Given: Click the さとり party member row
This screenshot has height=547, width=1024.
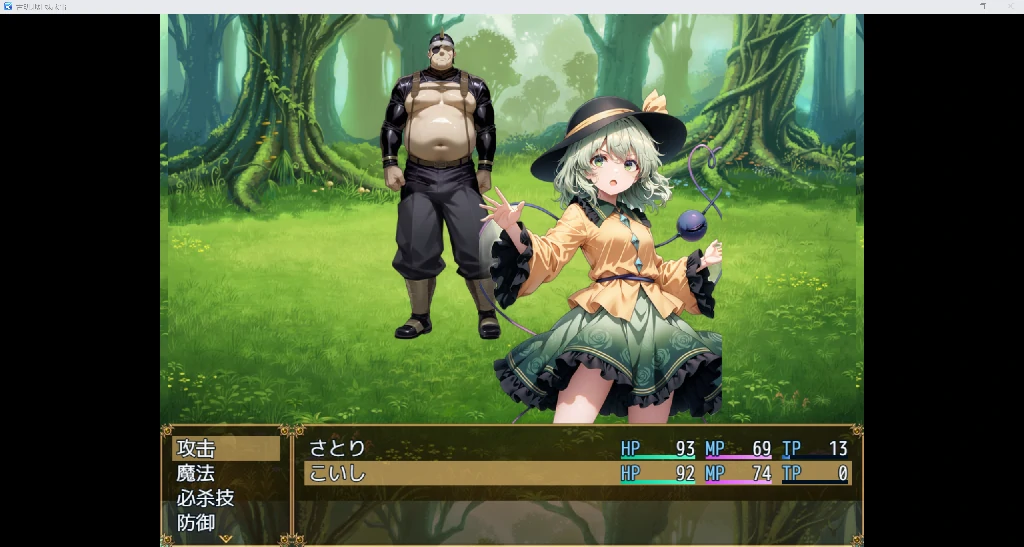Looking at the screenshot, I should tap(577, 449).
